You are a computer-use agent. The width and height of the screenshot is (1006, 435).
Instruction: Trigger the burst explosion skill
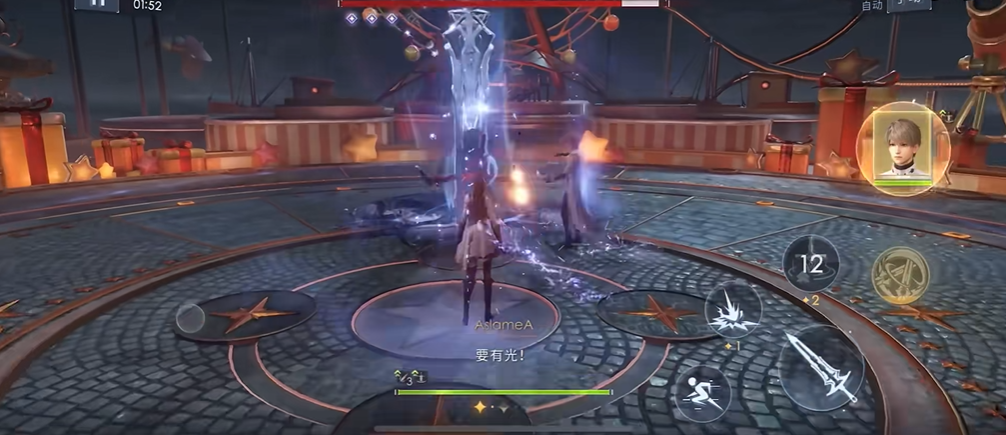pyautogui.click(x=733, y=309)
